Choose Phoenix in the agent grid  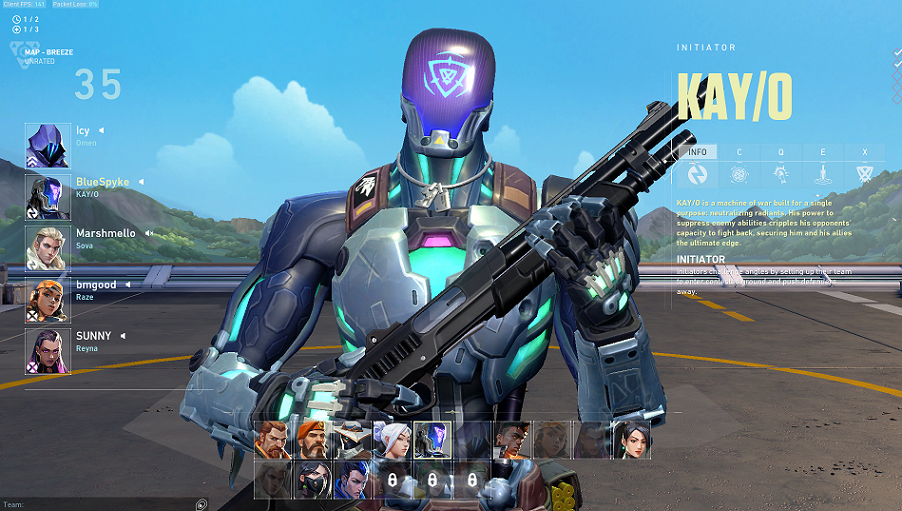pos(511,440)
